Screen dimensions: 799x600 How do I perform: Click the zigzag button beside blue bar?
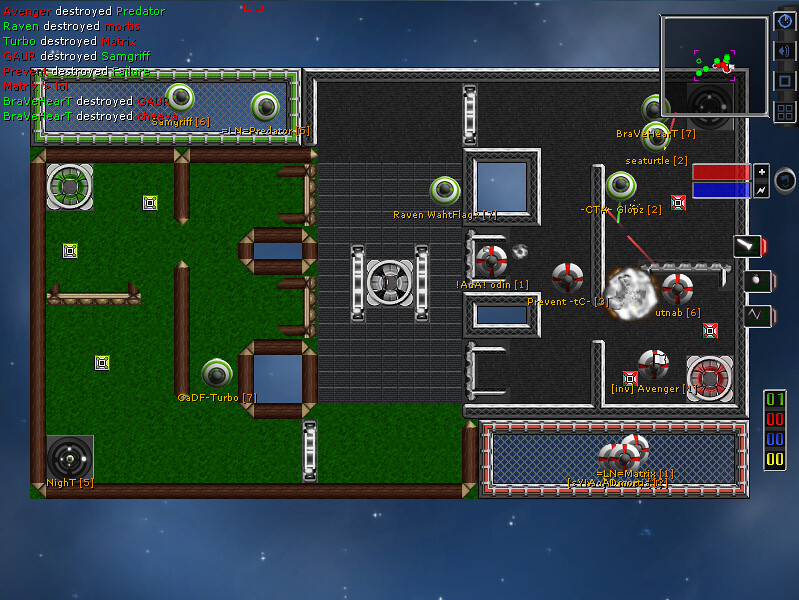pos(762,190)
